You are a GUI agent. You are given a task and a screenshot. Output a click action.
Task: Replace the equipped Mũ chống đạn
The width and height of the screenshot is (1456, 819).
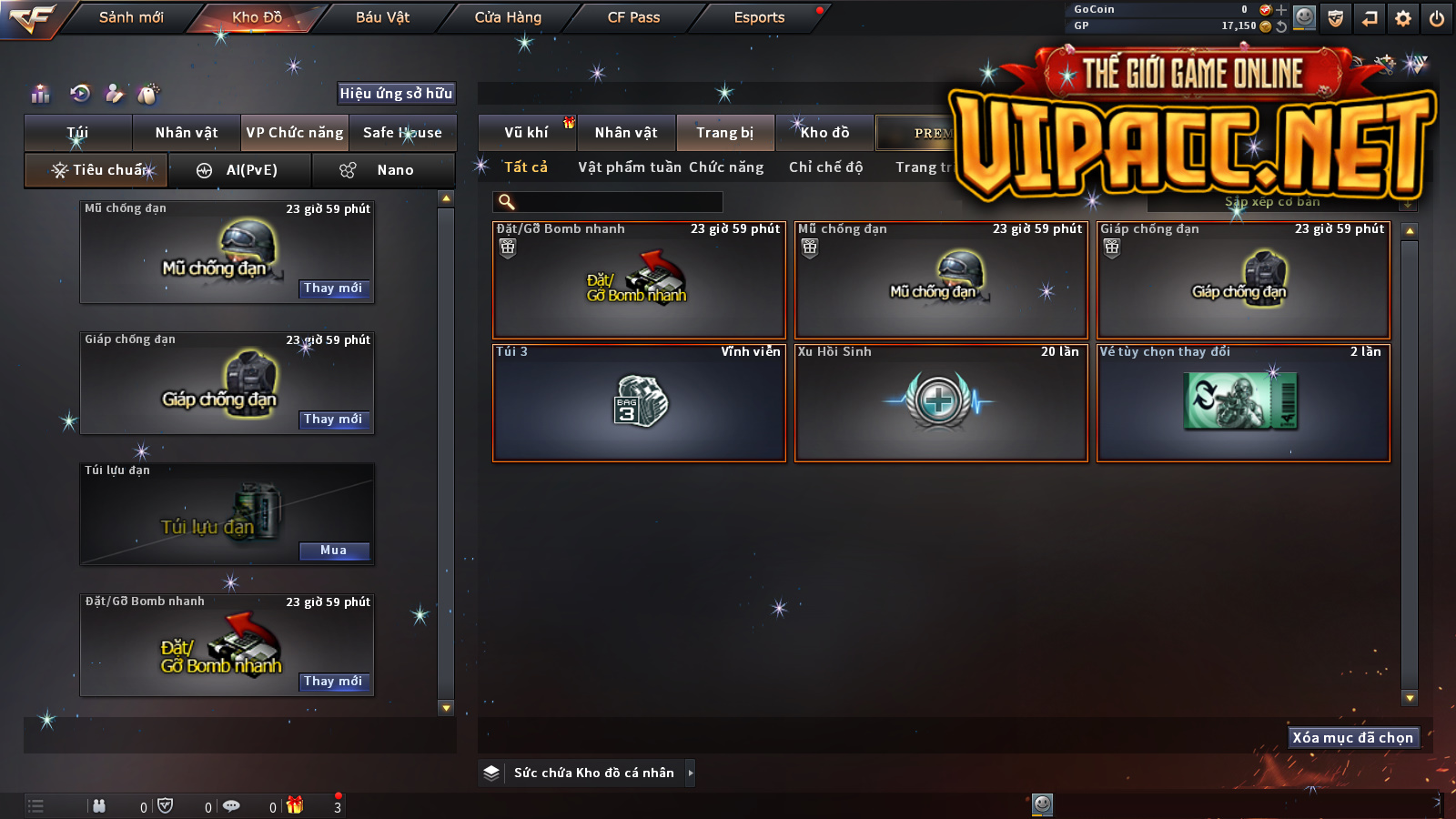coord(333,288)
